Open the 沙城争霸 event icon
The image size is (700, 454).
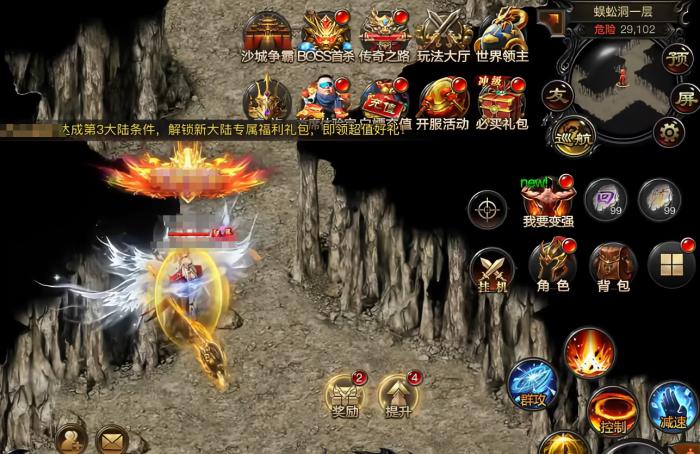pos(267,34)
